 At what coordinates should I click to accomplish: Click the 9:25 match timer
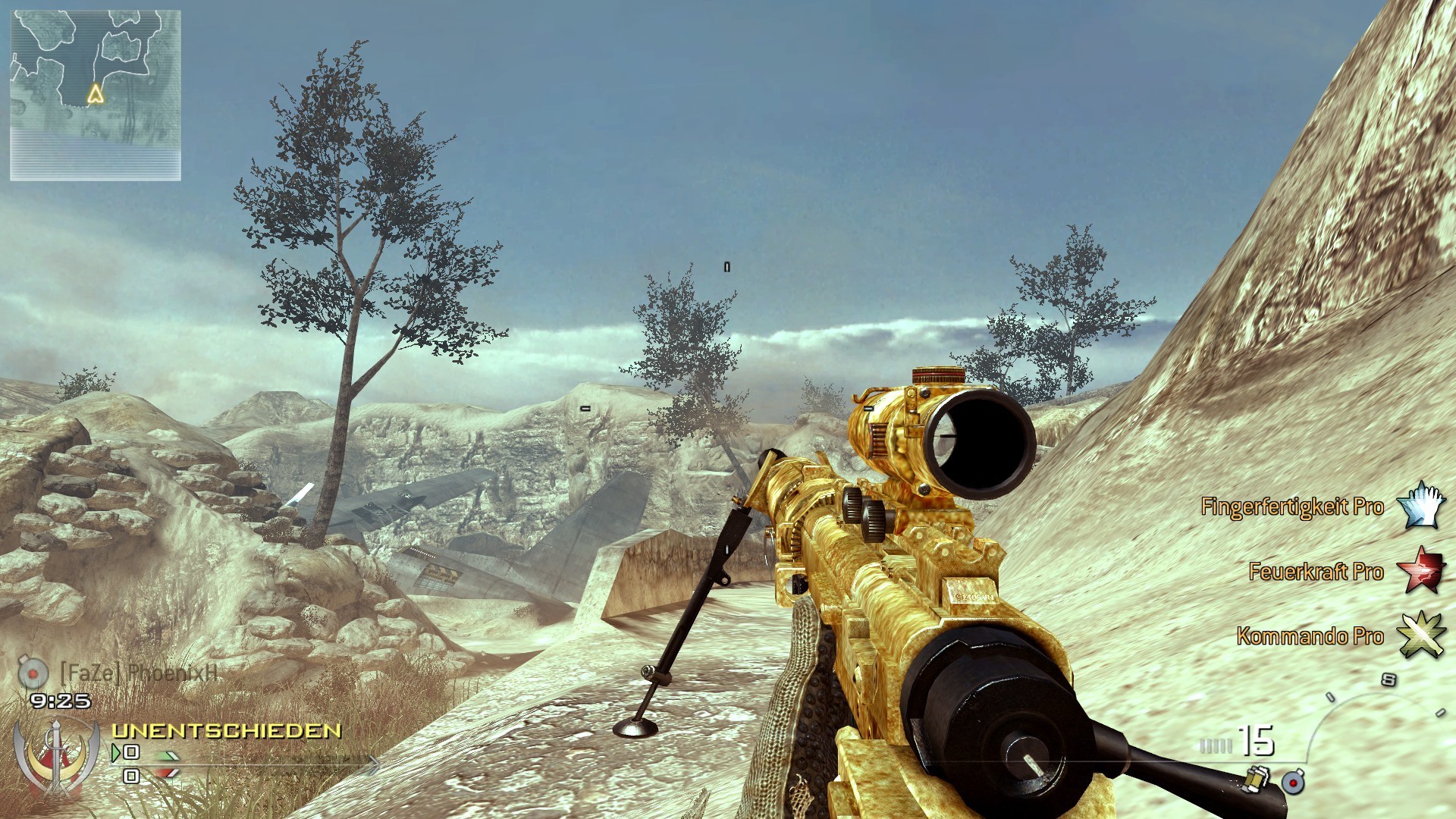coord(61,700)
